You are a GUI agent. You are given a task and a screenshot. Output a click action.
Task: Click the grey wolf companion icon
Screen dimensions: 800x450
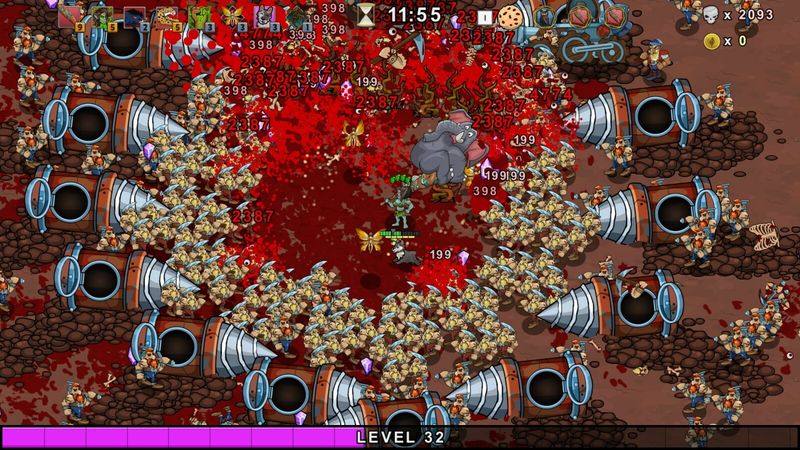click(x=265, y=14)
